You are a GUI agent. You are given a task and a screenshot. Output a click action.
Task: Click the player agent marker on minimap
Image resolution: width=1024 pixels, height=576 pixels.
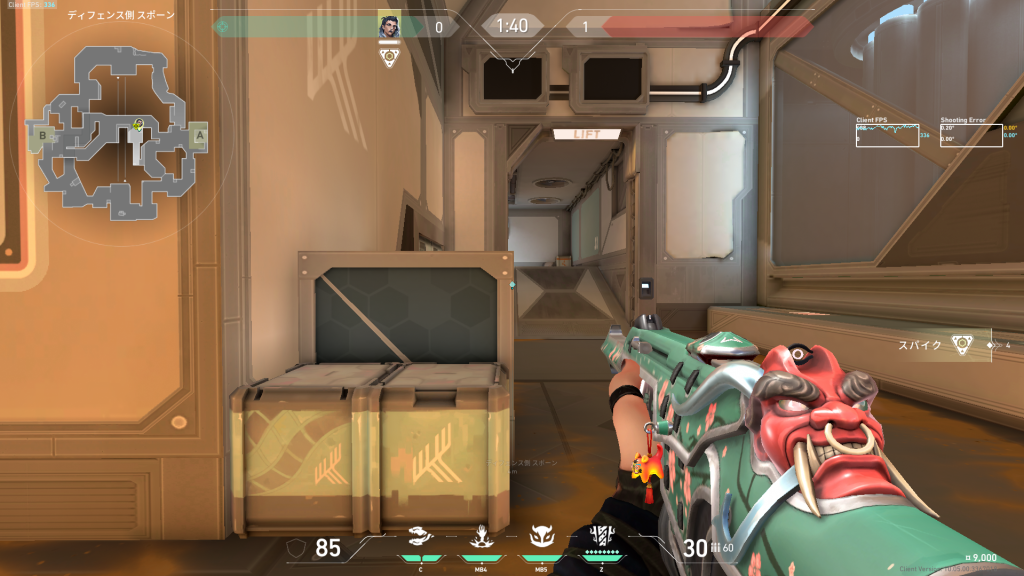138,125
